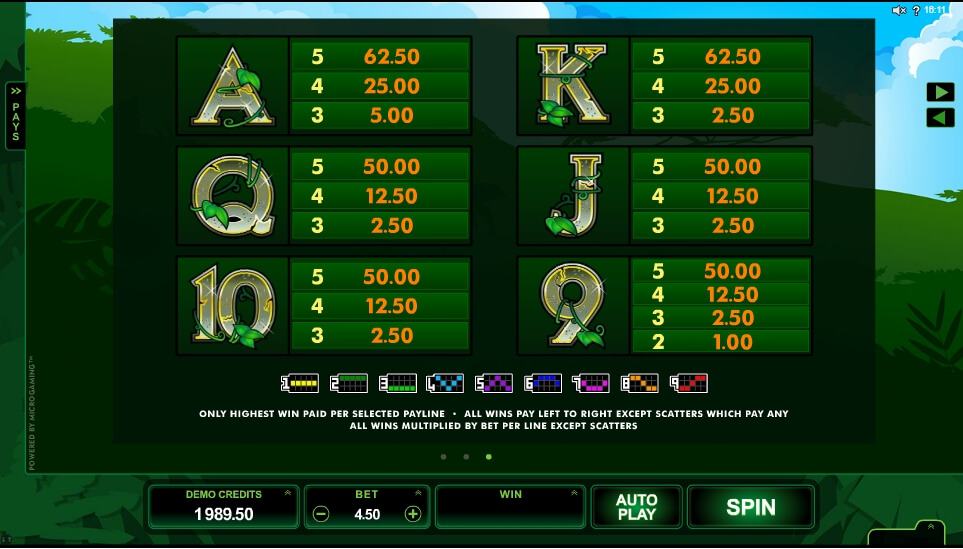This screenshot has width=963, height=549.
Task: Decrease the bet with the minus button
Action: coord(321,514)
